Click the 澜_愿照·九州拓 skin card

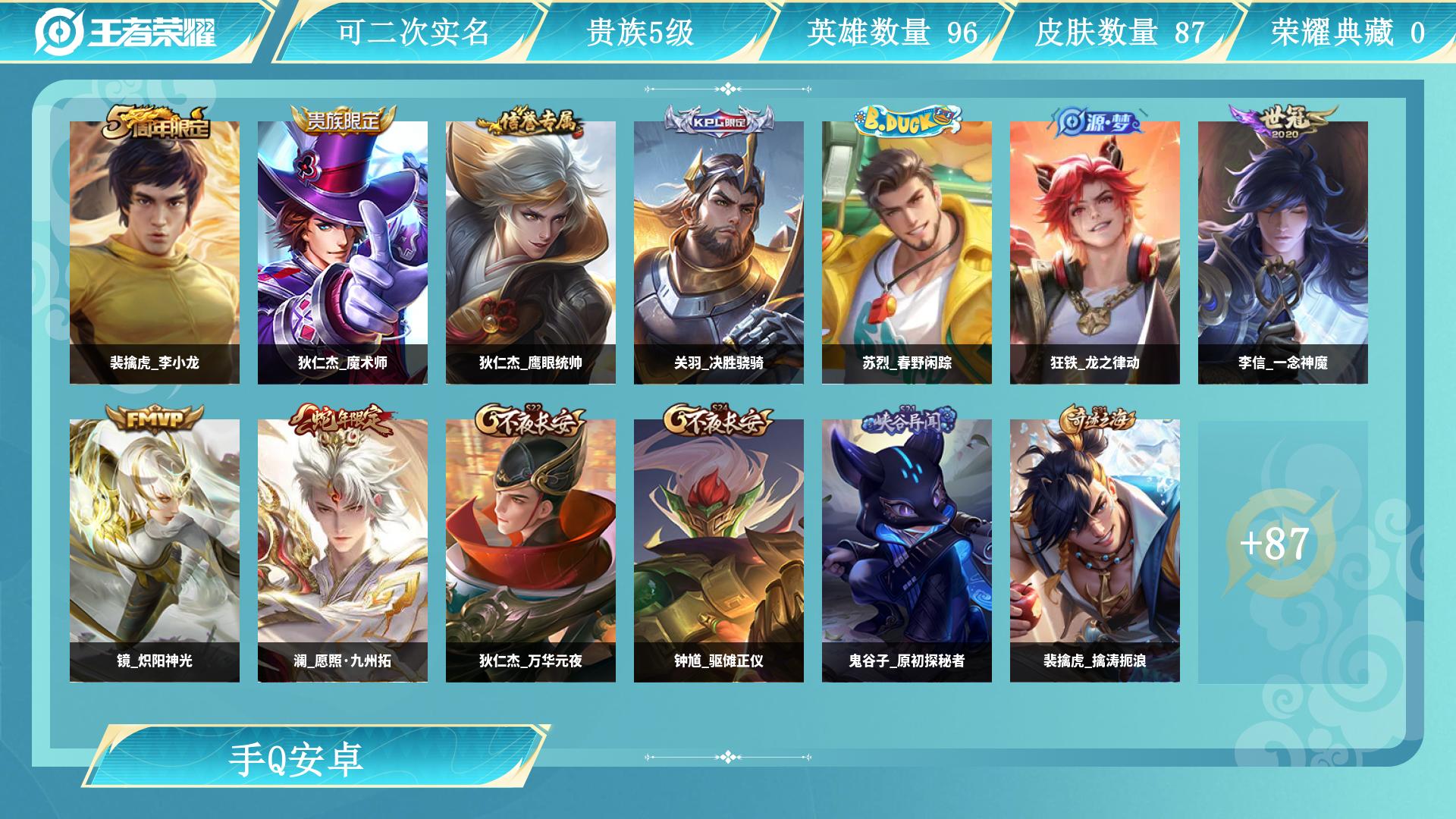tap(343, 551)
